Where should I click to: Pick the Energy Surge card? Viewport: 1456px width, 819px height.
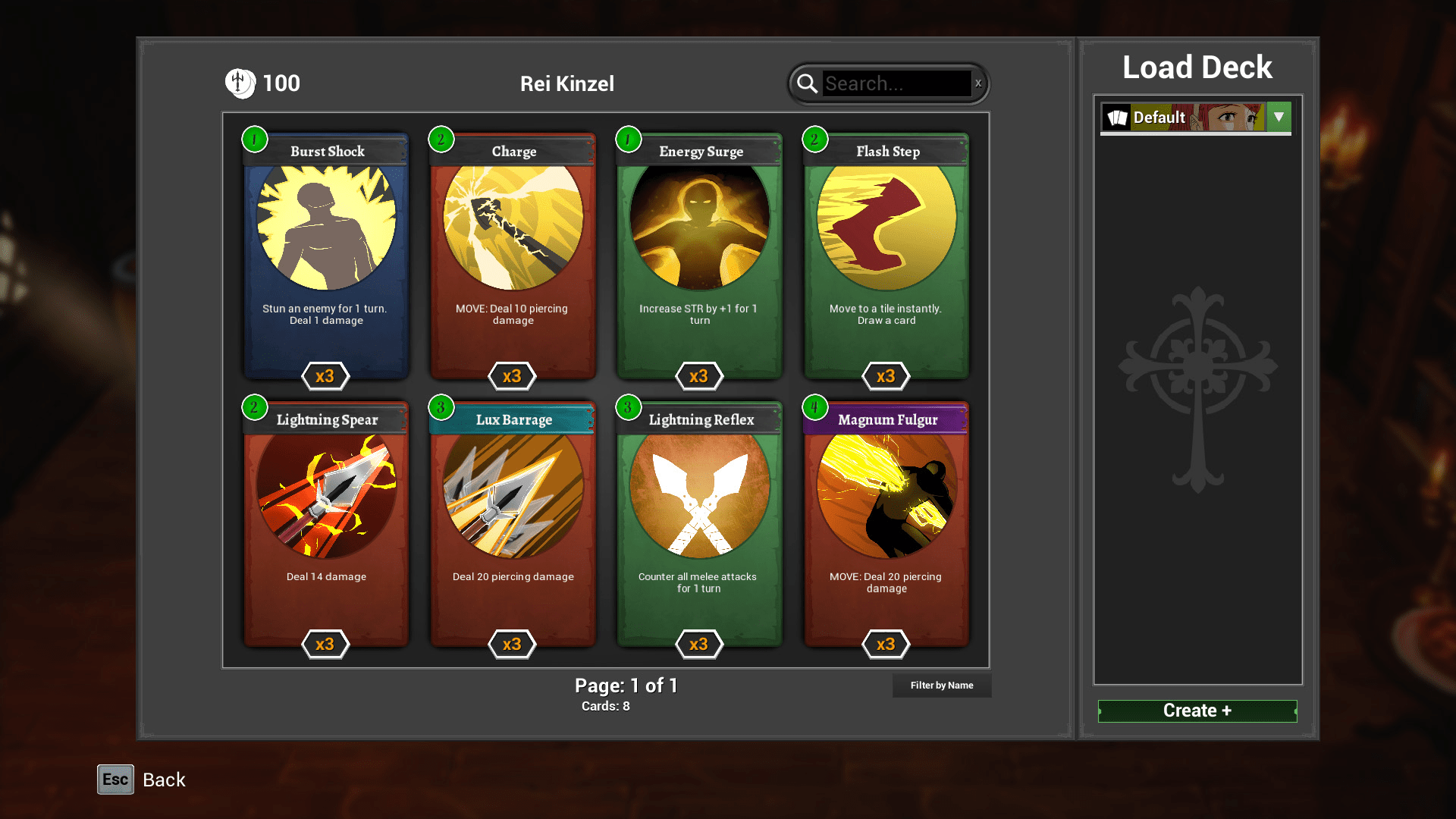tap(699, 256)
